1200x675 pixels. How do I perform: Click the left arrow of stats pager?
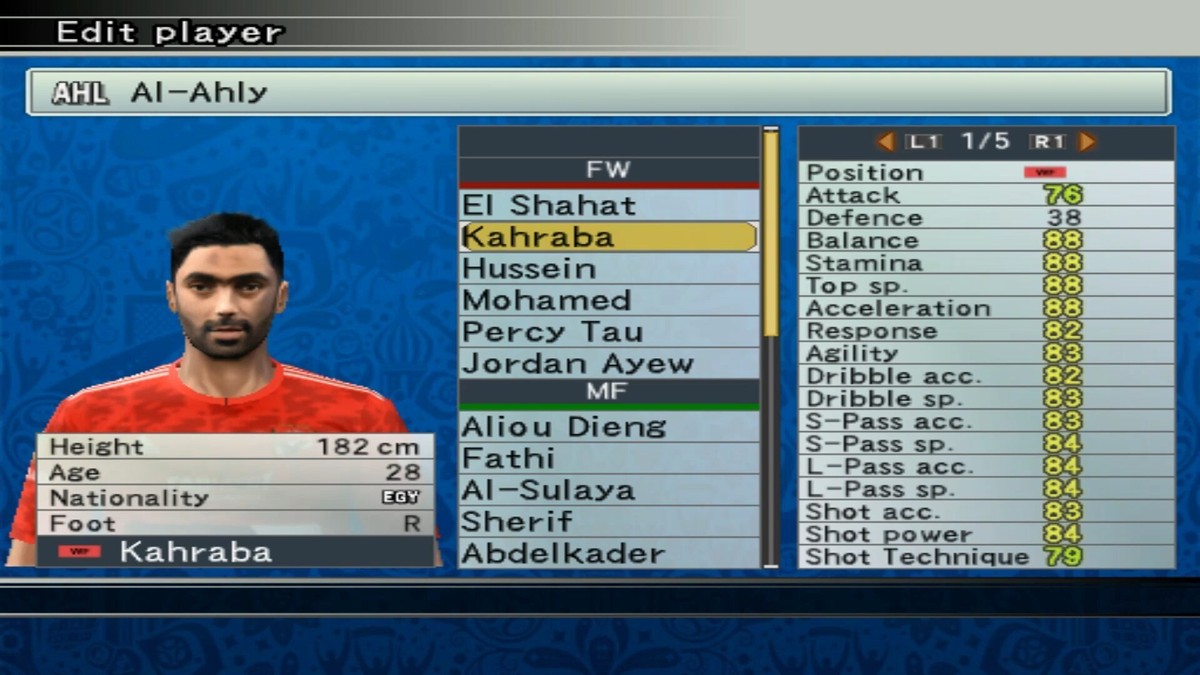click(x=885, y=142)
